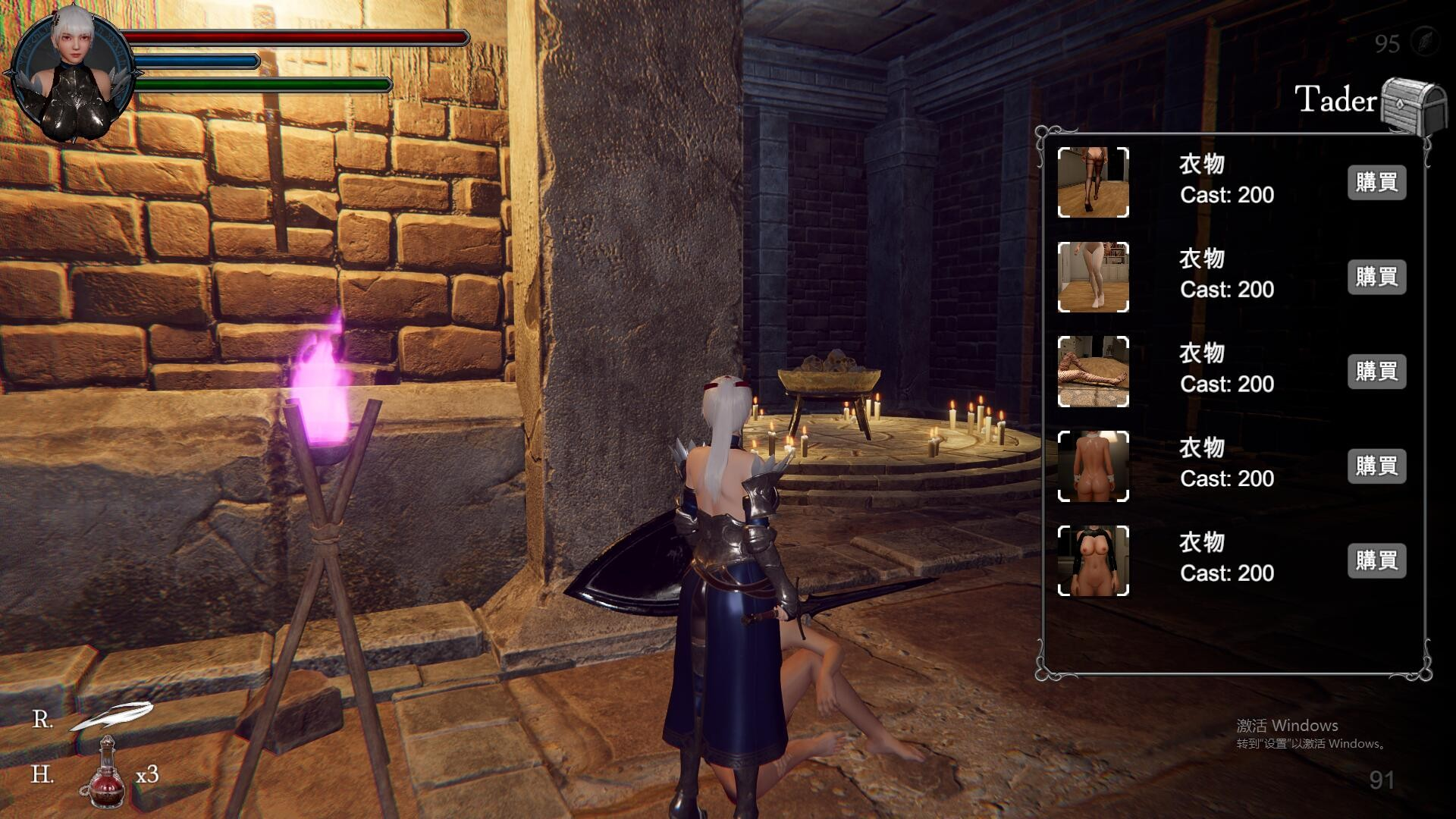Select the white tights outfit thumbnail

pyautogui.click(x=1093, y=278)
